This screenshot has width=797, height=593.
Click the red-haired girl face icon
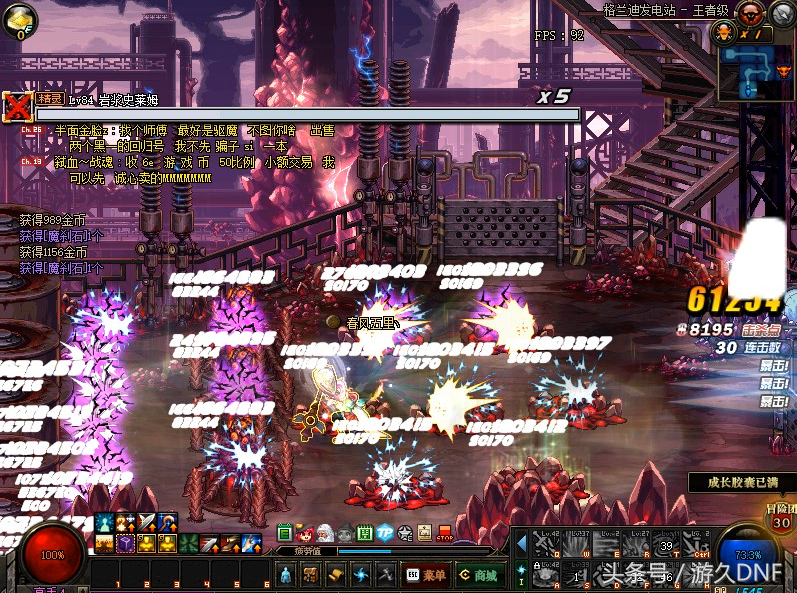306,533
